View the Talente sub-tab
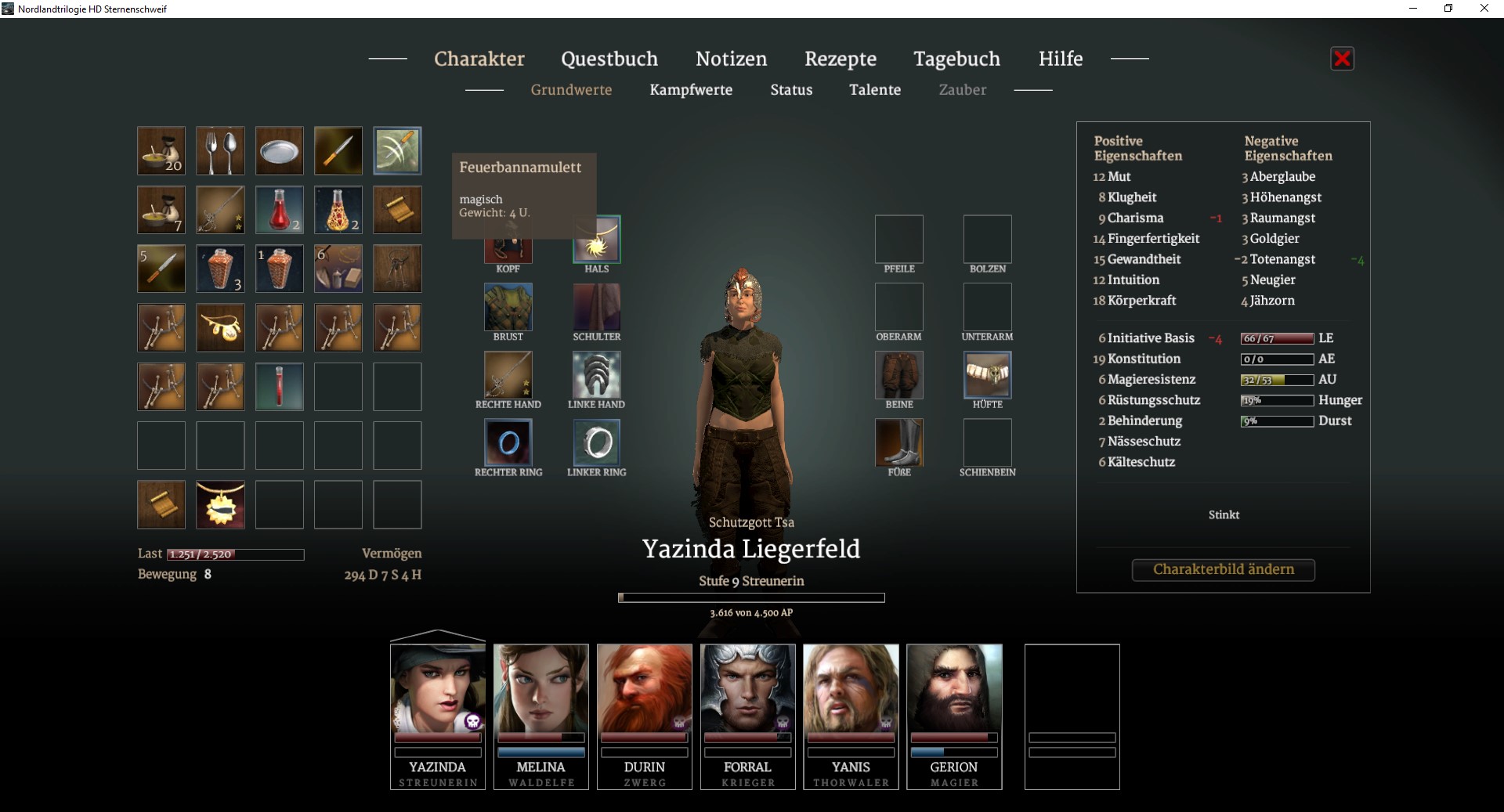 [x=874, y=90]
